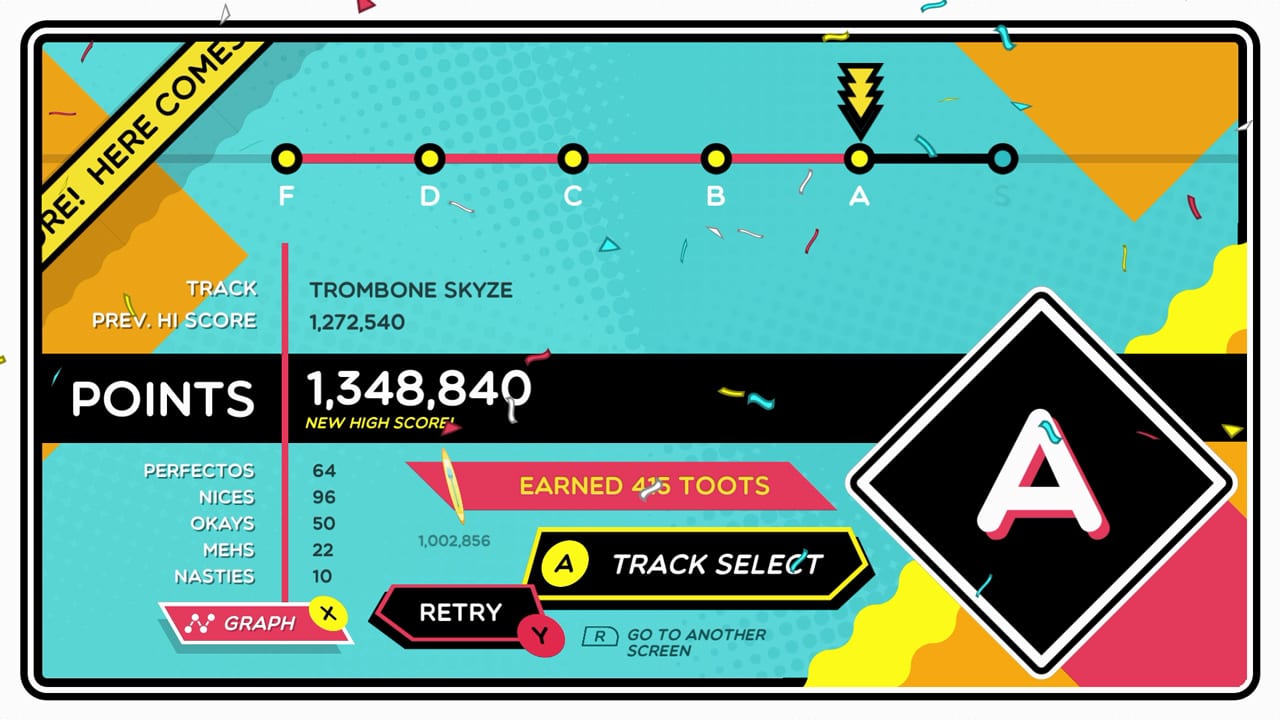
Task: Select RETRY to replay the song
Action: 463,611
